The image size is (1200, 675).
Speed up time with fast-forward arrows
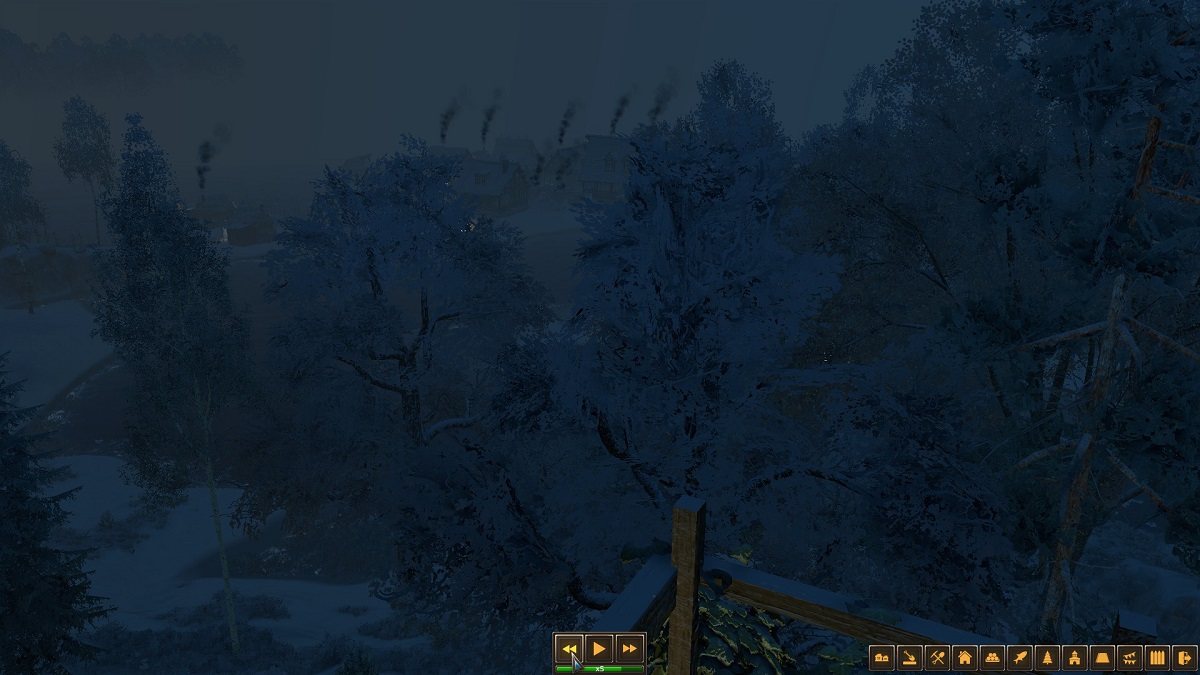click(629, 648)
